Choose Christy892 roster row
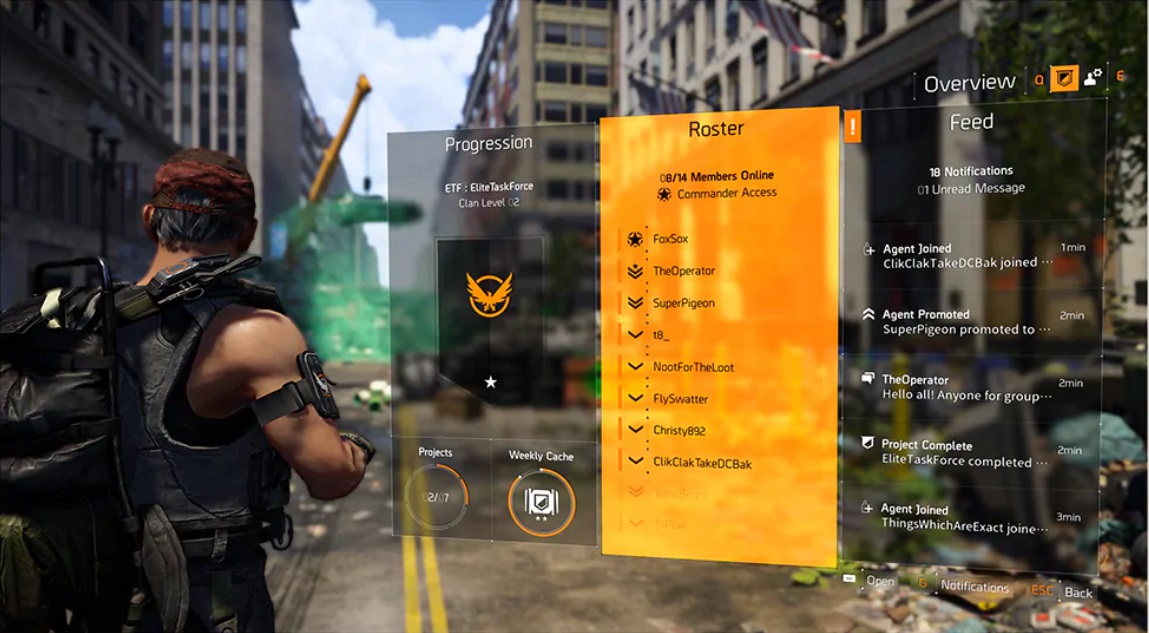The image size is (1149, 633). 679,431
